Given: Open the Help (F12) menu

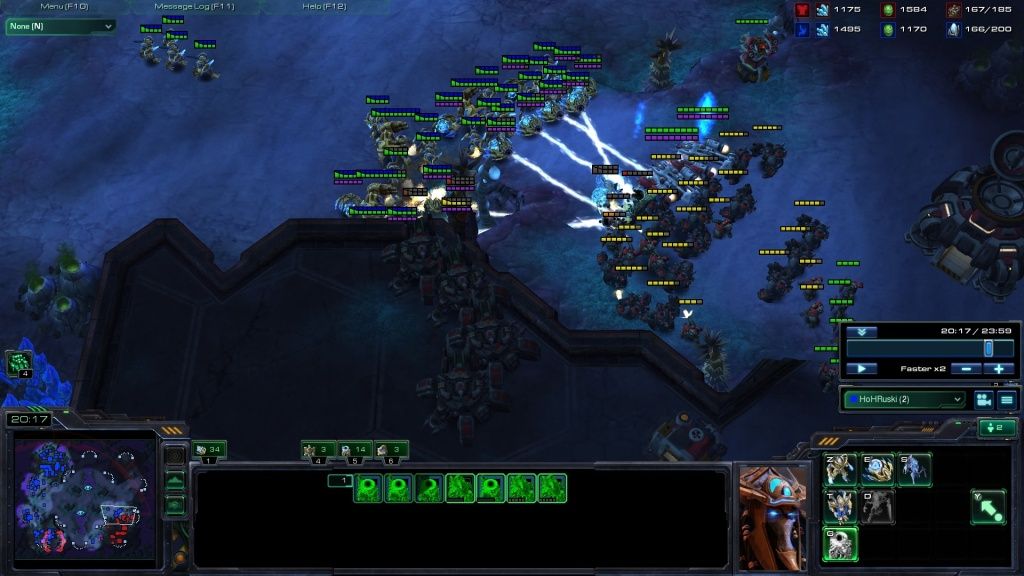Looking at the screenshot, I should 324,6.
